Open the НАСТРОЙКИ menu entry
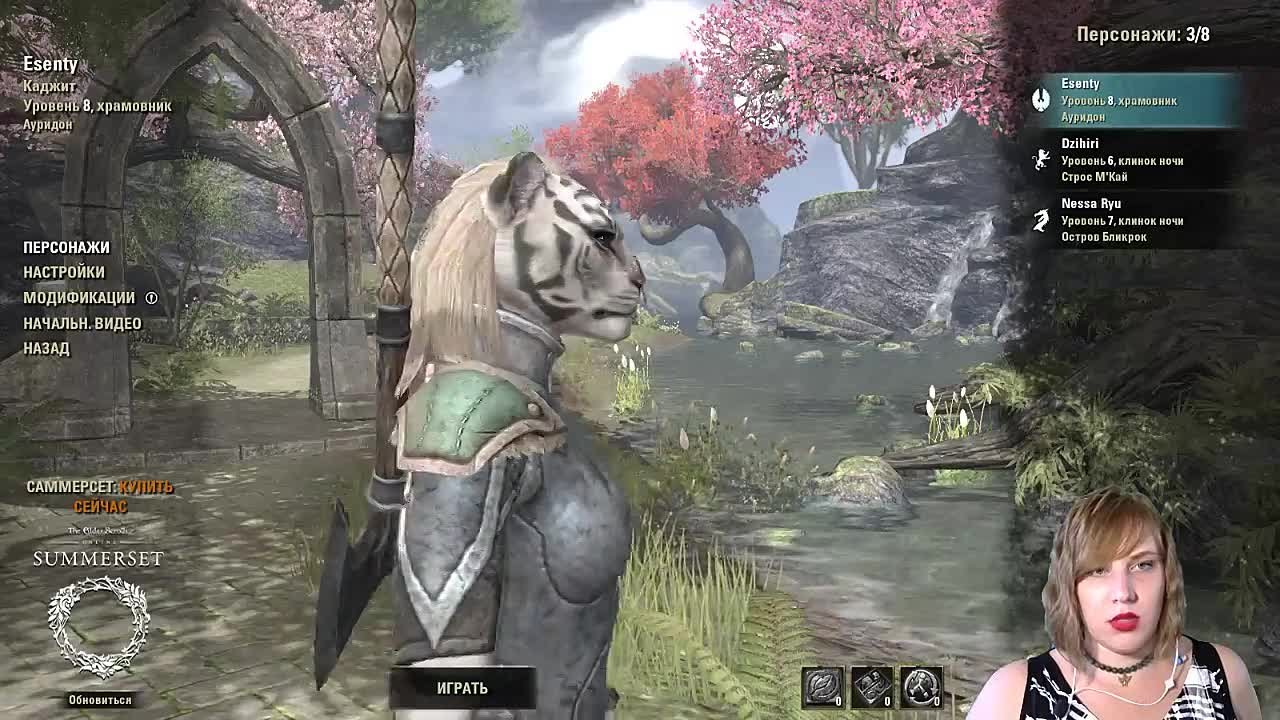This screenshot has height=720, width=1280. tap(63, 272)
